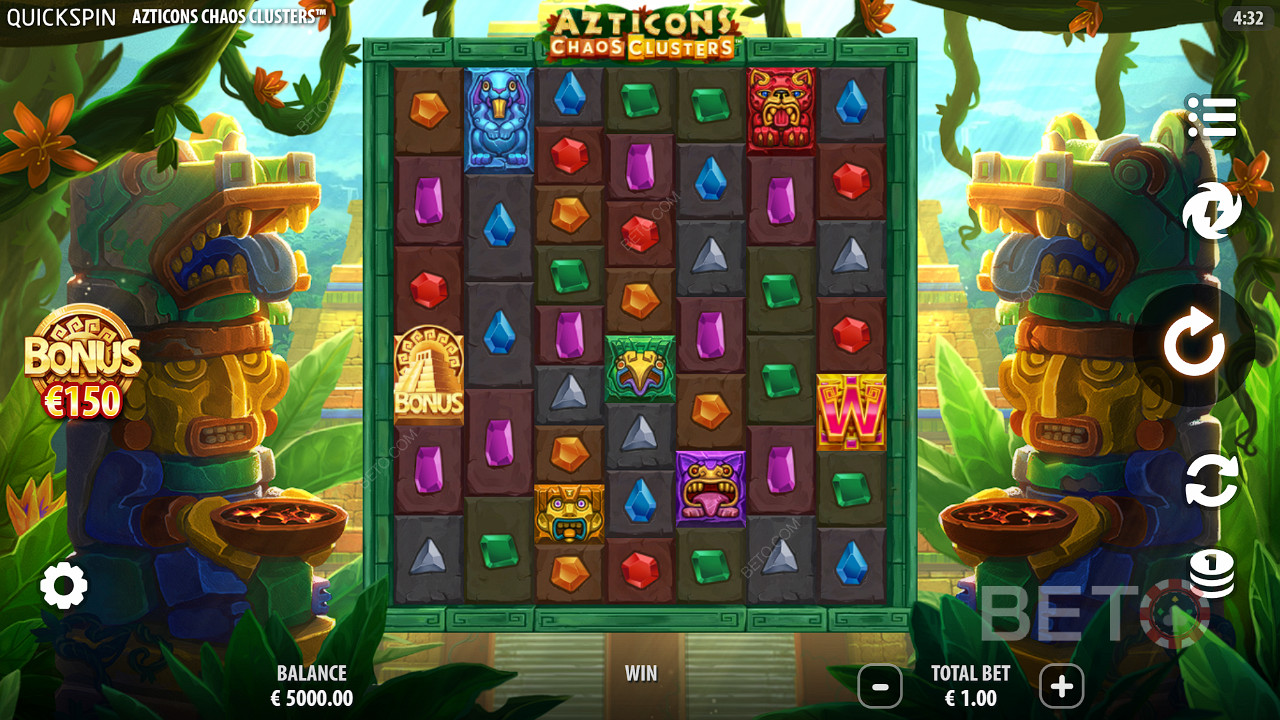Viewport: 1280px width, 720px height.
Task: Open the coin stack bet settings
Action: (1211, 573)
